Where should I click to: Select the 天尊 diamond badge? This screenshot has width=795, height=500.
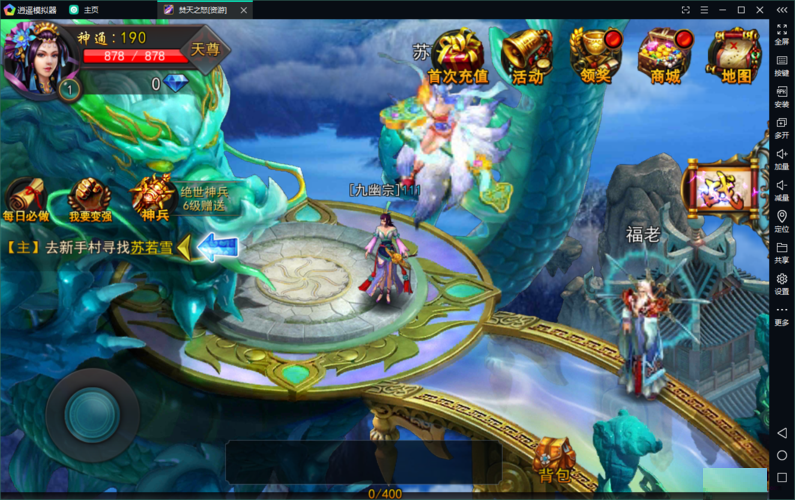206,49
